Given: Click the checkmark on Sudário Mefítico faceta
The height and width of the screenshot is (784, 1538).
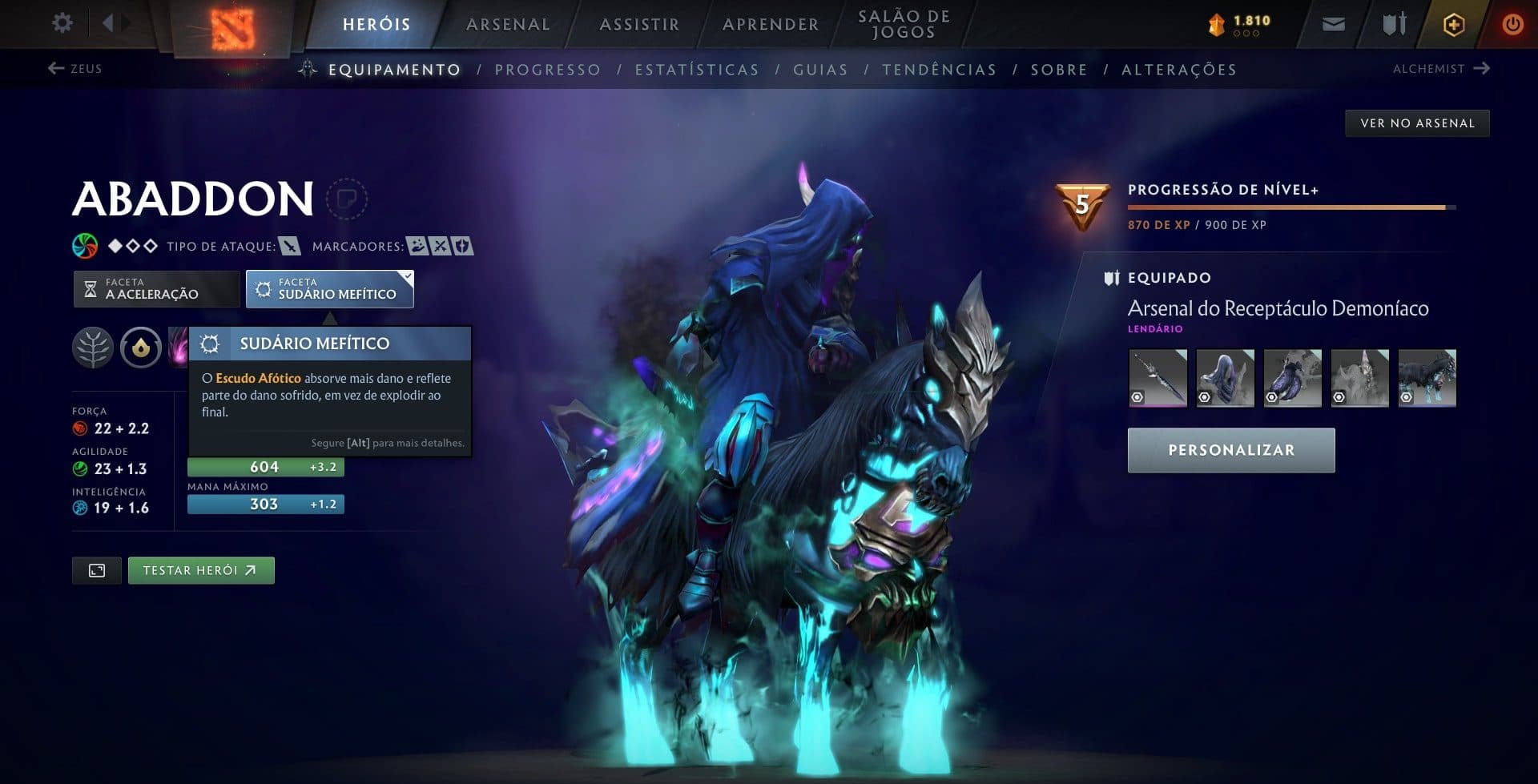Looking at the screenshot, I should [408, 275].
